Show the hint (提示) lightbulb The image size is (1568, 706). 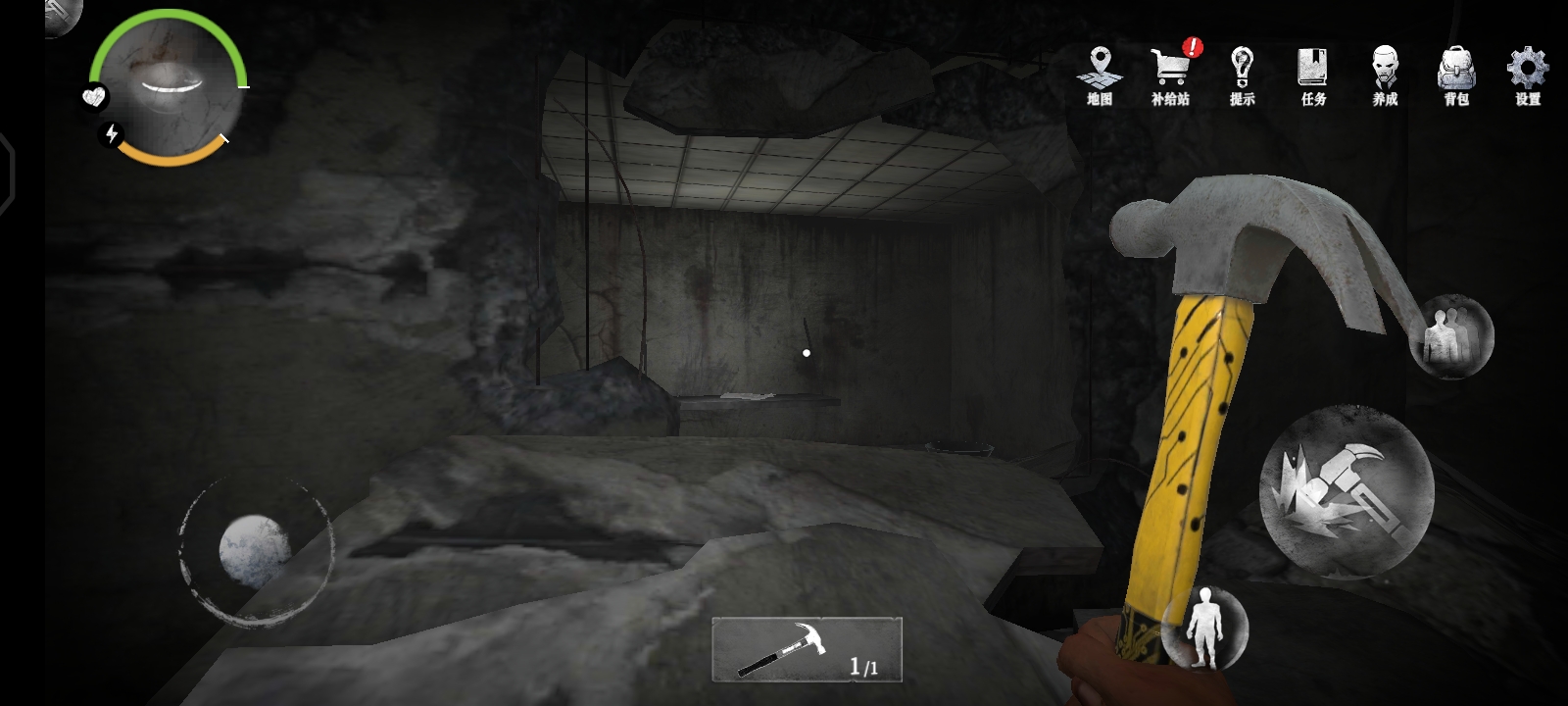(x=1242, y=76)
